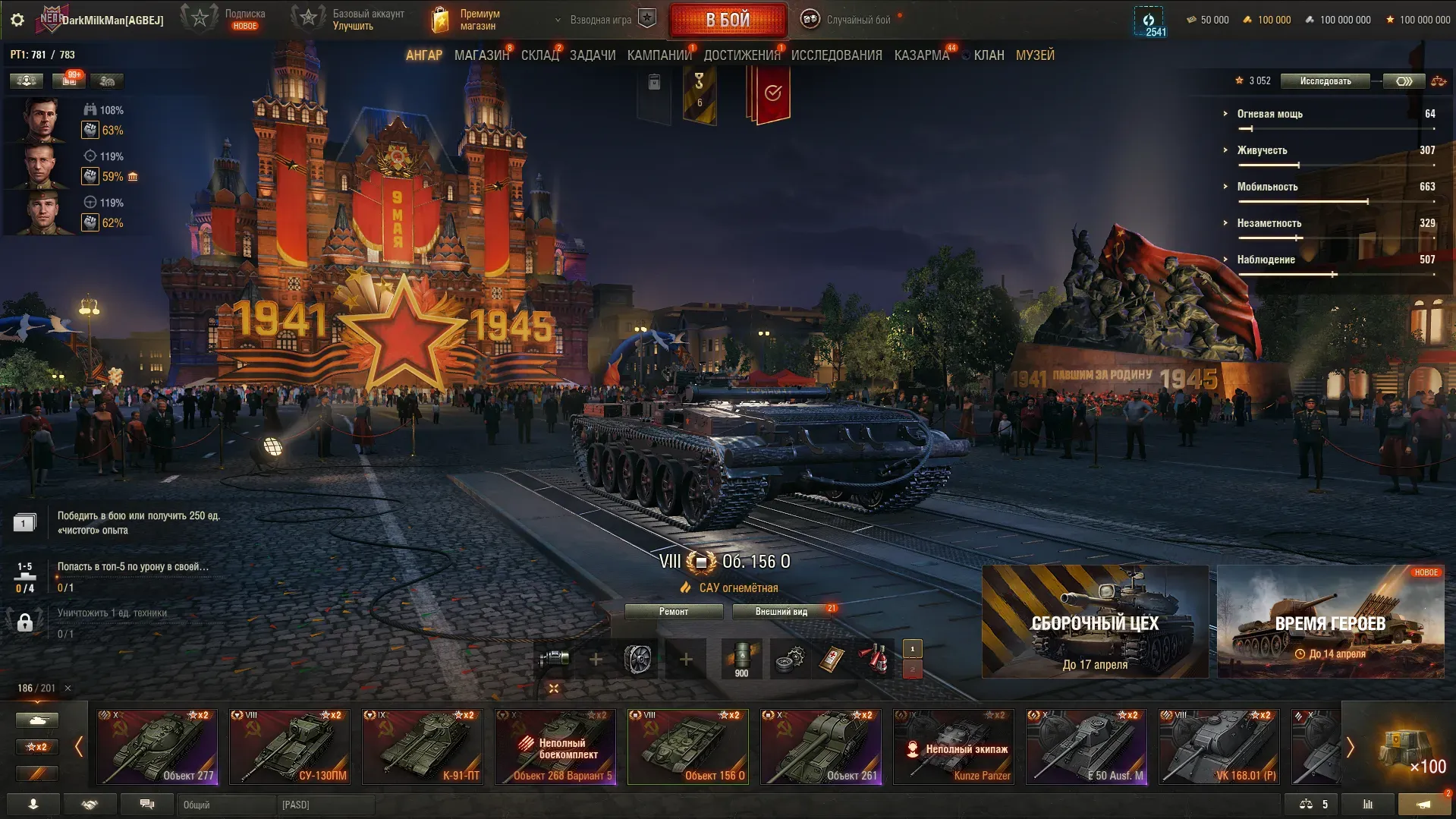Start battle with the В БОЙ button
1456x819 pixels.
click(x=728, y=20)
